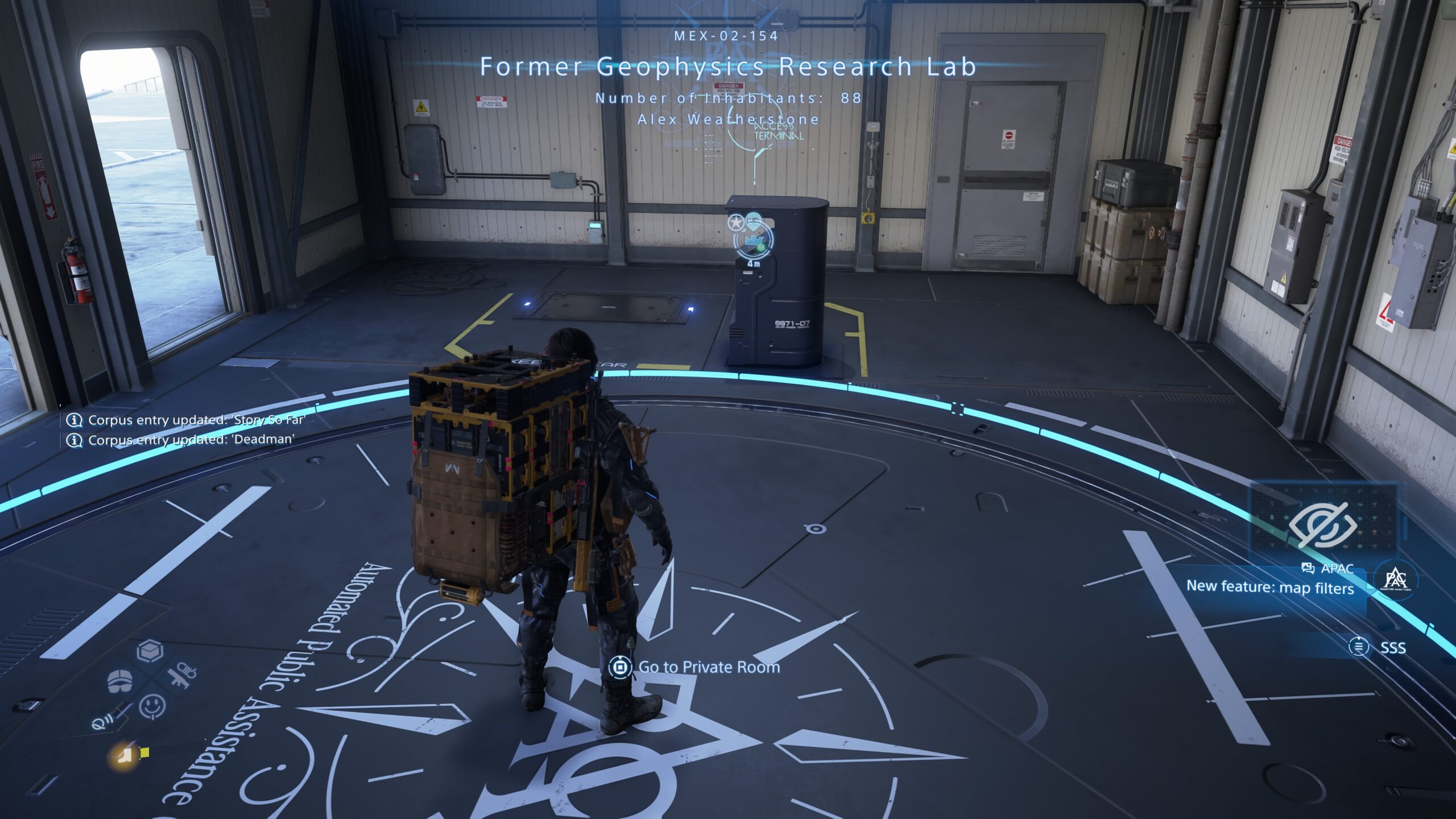The width and height of the screenshot is (1456, 819).
Task: Open the 'New feature: map filters' message
Action: click(1269, 588)
